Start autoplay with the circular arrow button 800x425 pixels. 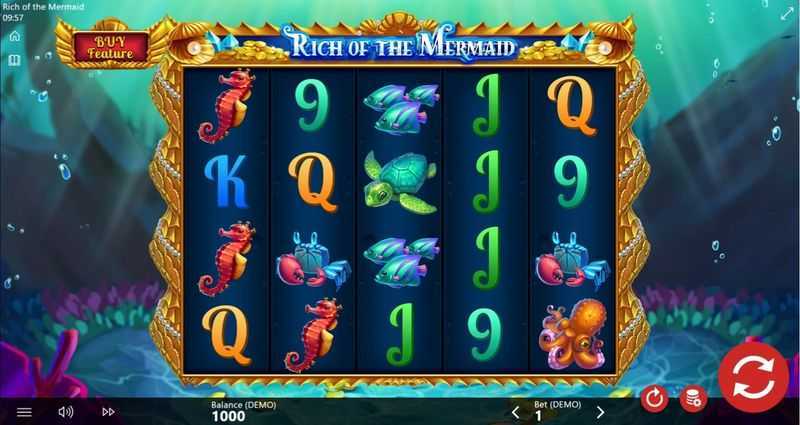654,398
